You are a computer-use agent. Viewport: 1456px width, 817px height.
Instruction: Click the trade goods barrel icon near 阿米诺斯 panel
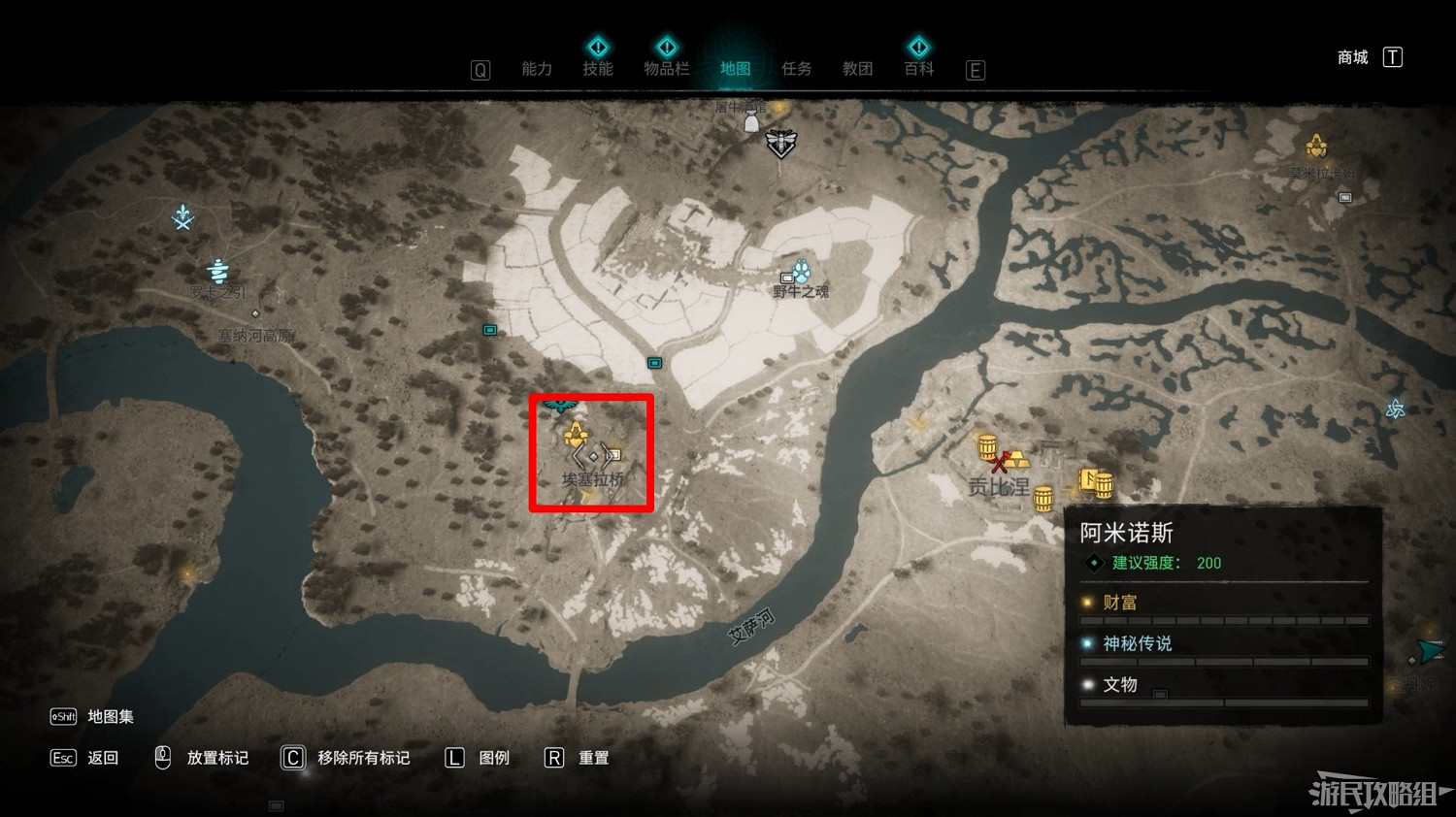(x=1042, y=499)
